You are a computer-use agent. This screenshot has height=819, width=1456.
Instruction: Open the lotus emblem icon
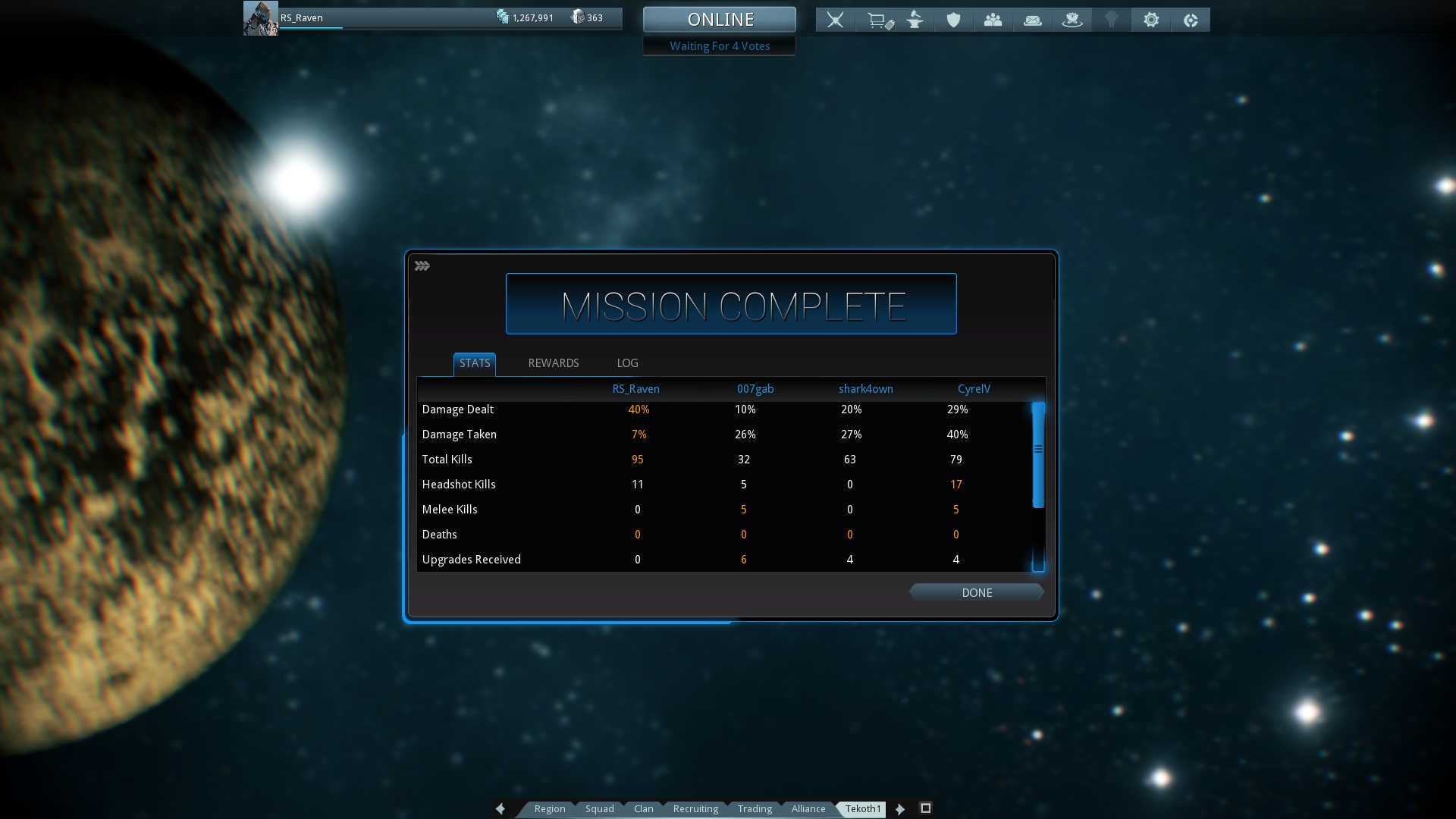click(1072, 20)
